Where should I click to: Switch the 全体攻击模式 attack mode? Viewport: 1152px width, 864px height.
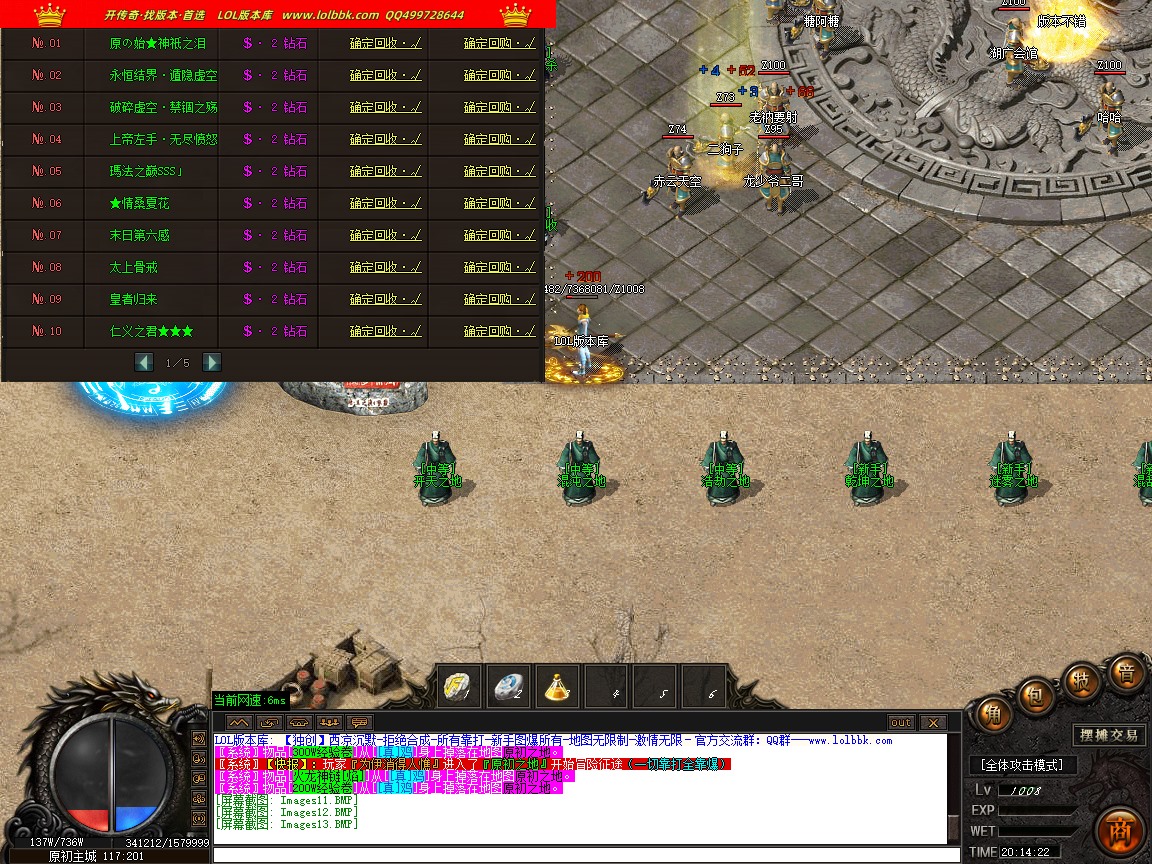pyautogui.click(x=1022, y=765)
